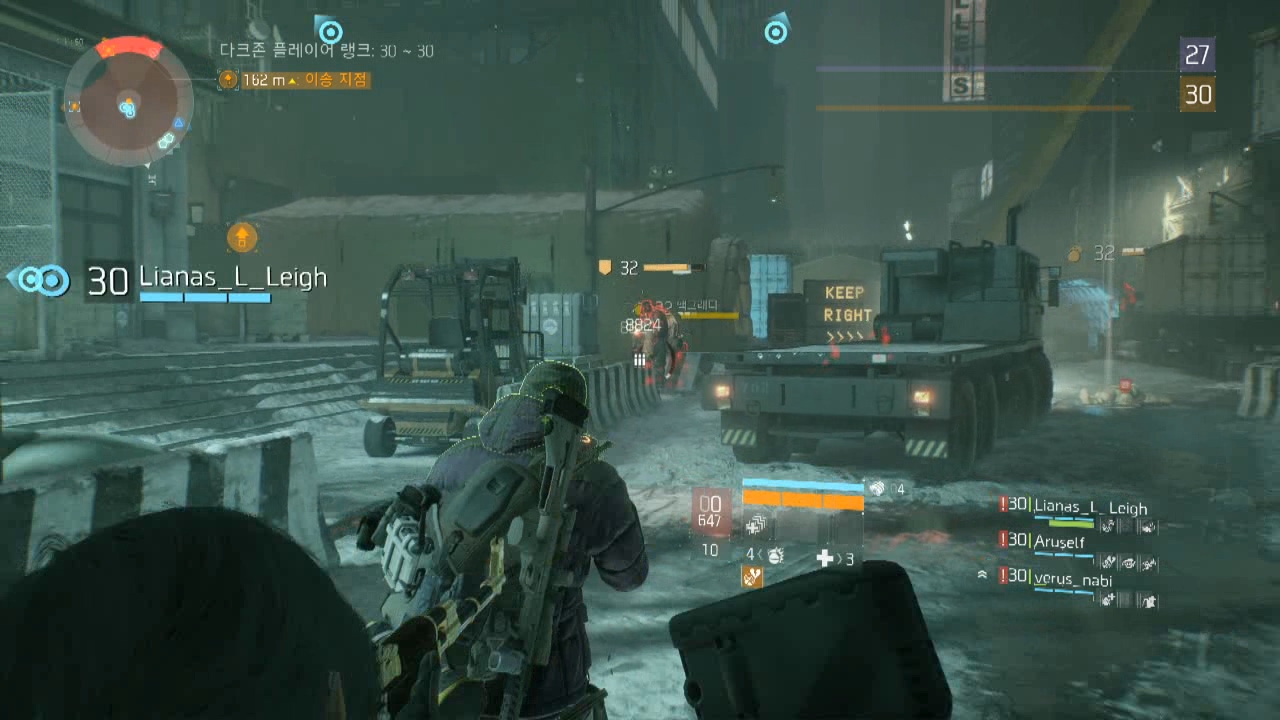Click the orange extraction arrow waypoint marker
This screenshot has width=1280, height=720.
(242, 237)
